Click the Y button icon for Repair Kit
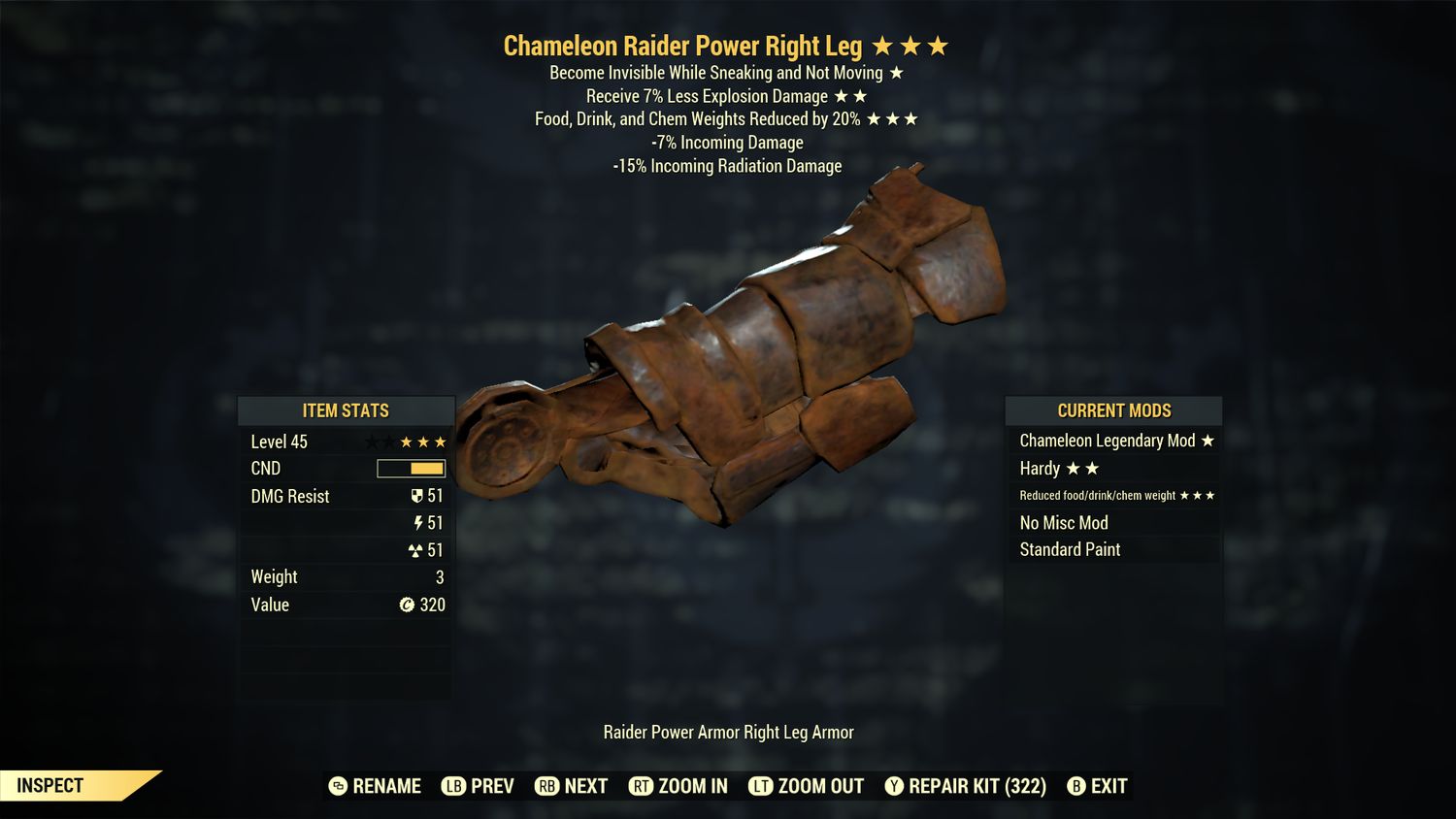The image size is (1456, 819). coord(893,786)
